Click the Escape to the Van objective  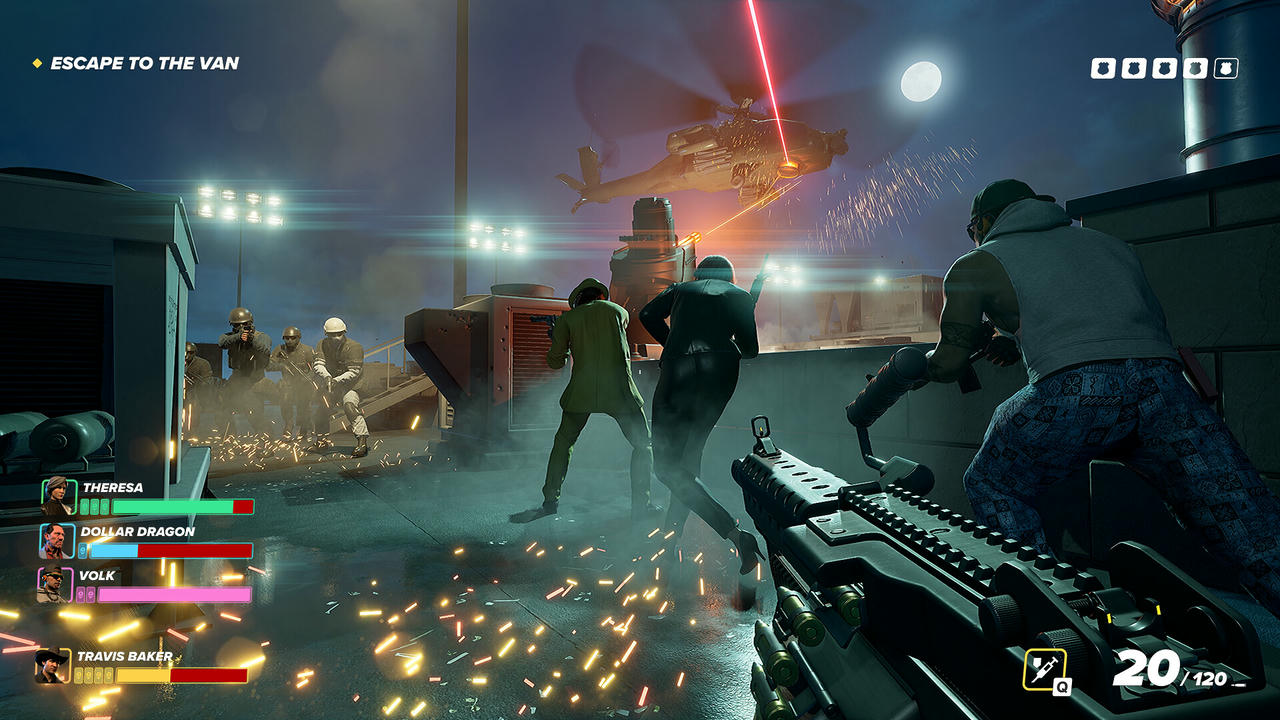coord(144,63)
